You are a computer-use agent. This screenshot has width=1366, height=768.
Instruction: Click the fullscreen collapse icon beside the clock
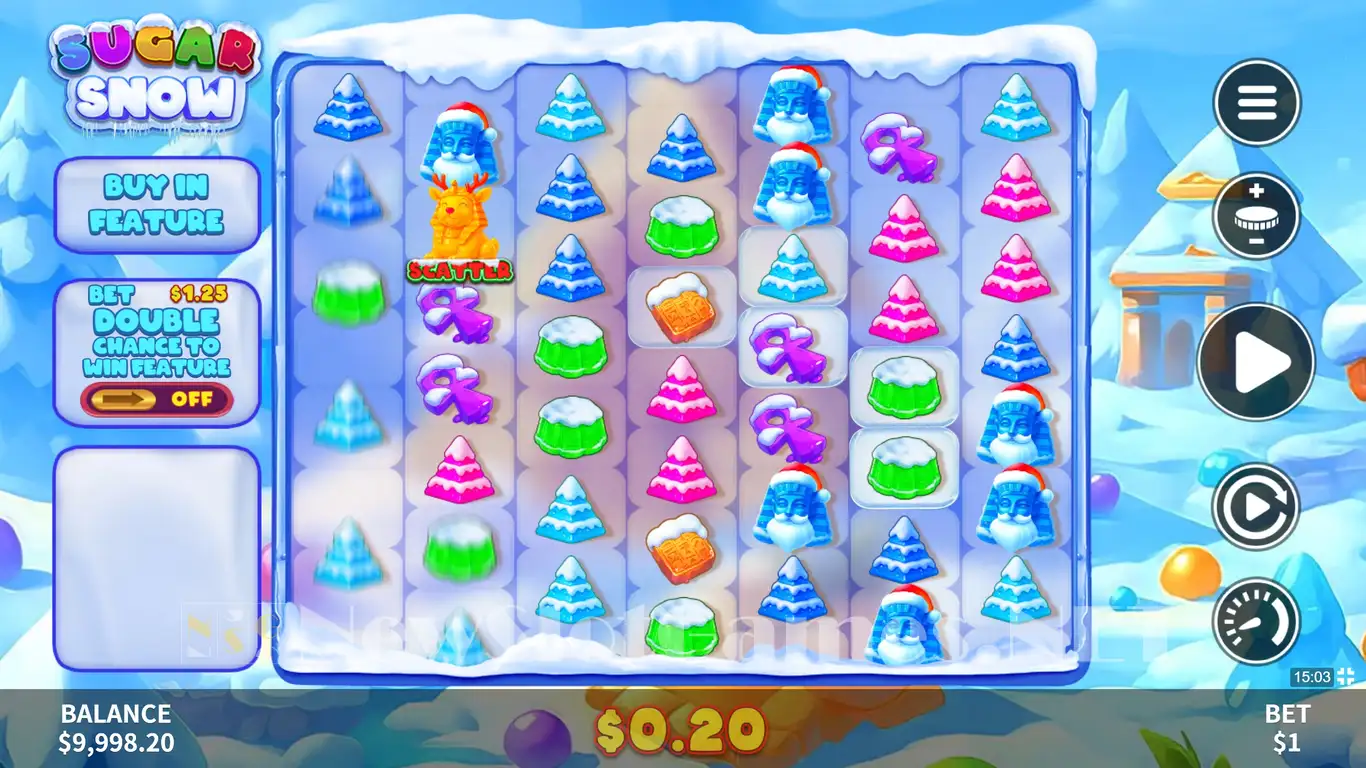(x=1345, y=677)
